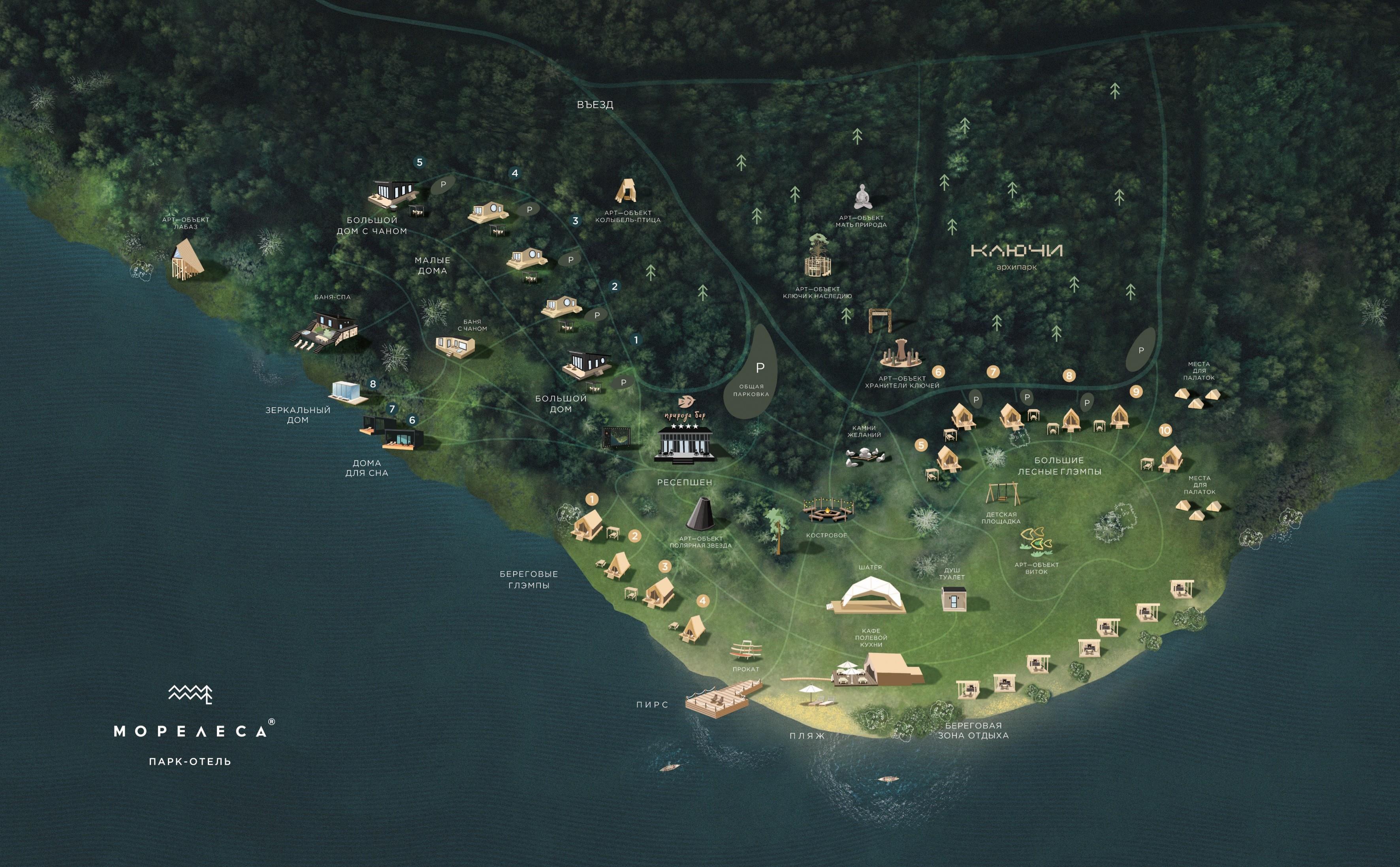Show the Баня-спа location

[x=325, y=330]
